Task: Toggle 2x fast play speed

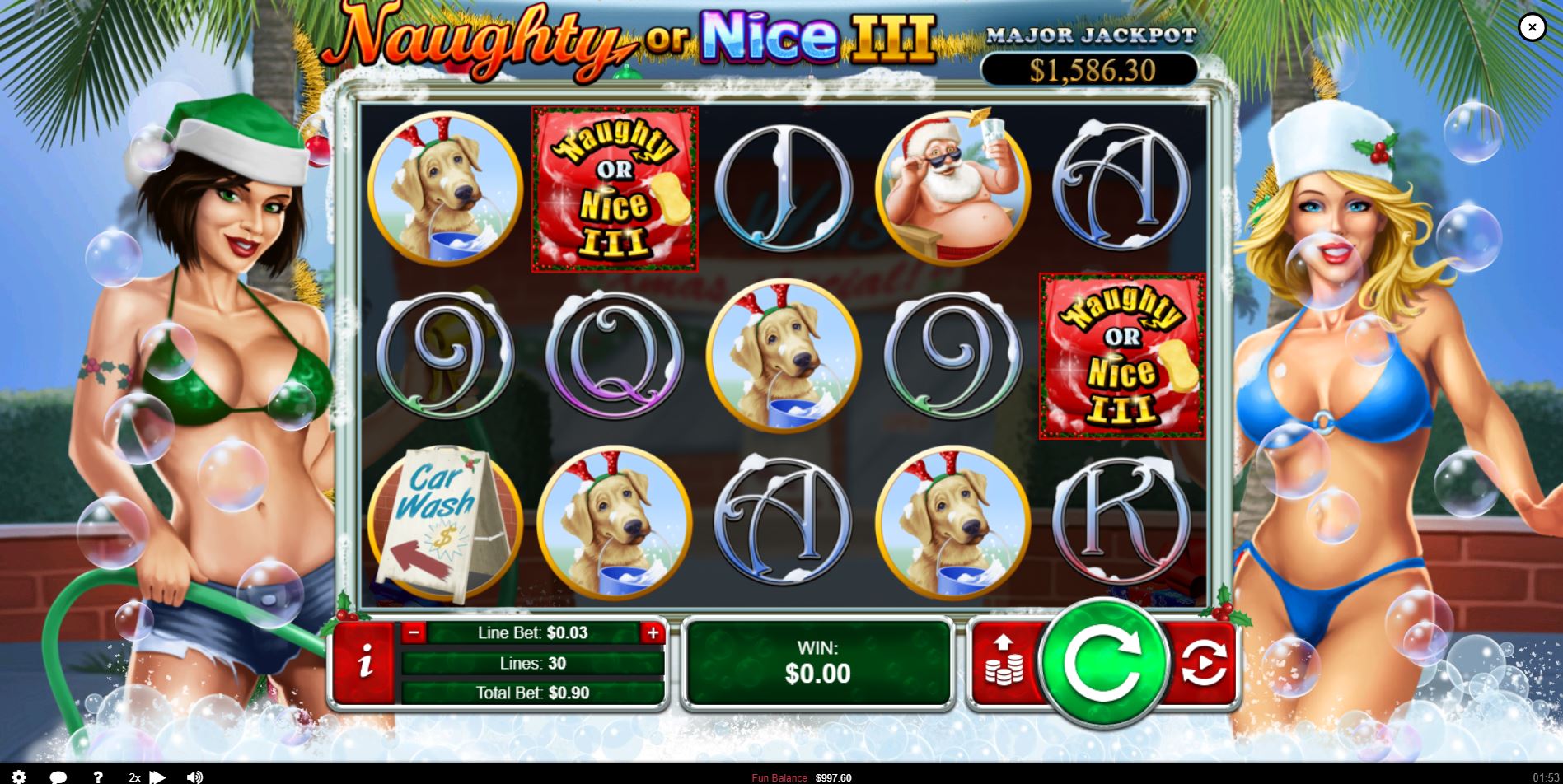Action: 135,777
